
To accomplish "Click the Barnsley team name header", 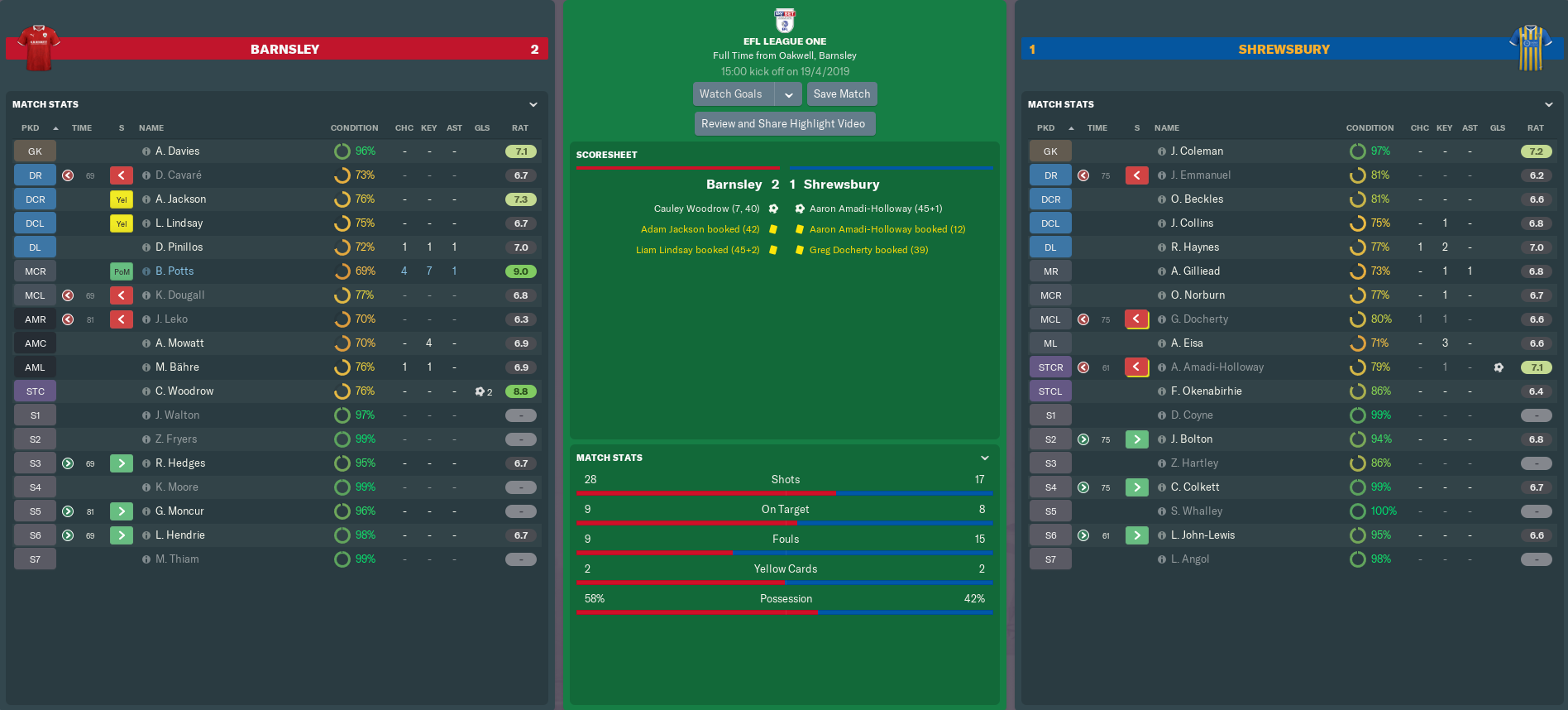I will pyautogui.click(x=284, y=50).
